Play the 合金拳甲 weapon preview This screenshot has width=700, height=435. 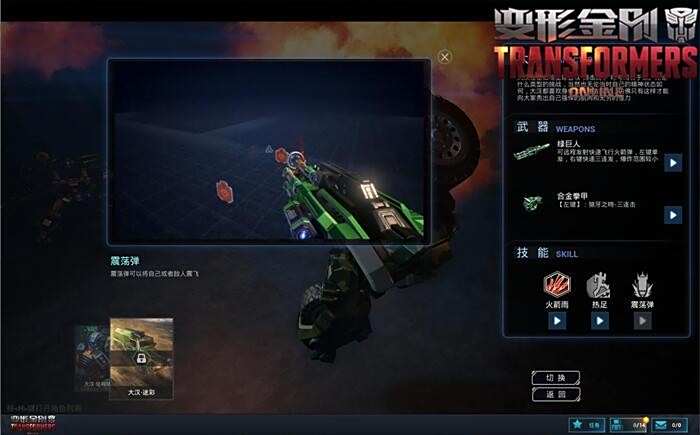[x=673, y=214]
